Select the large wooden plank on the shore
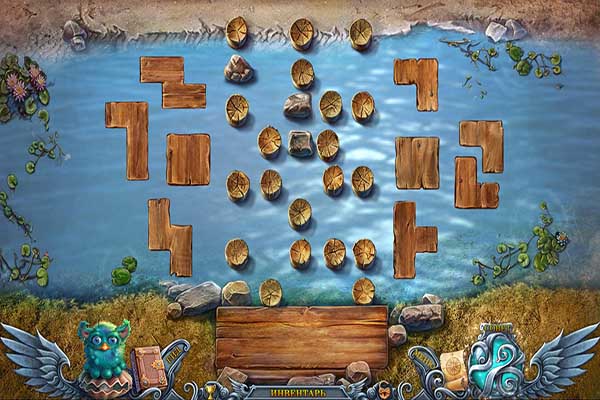This screenshot has height=400, width=600. 301,339
